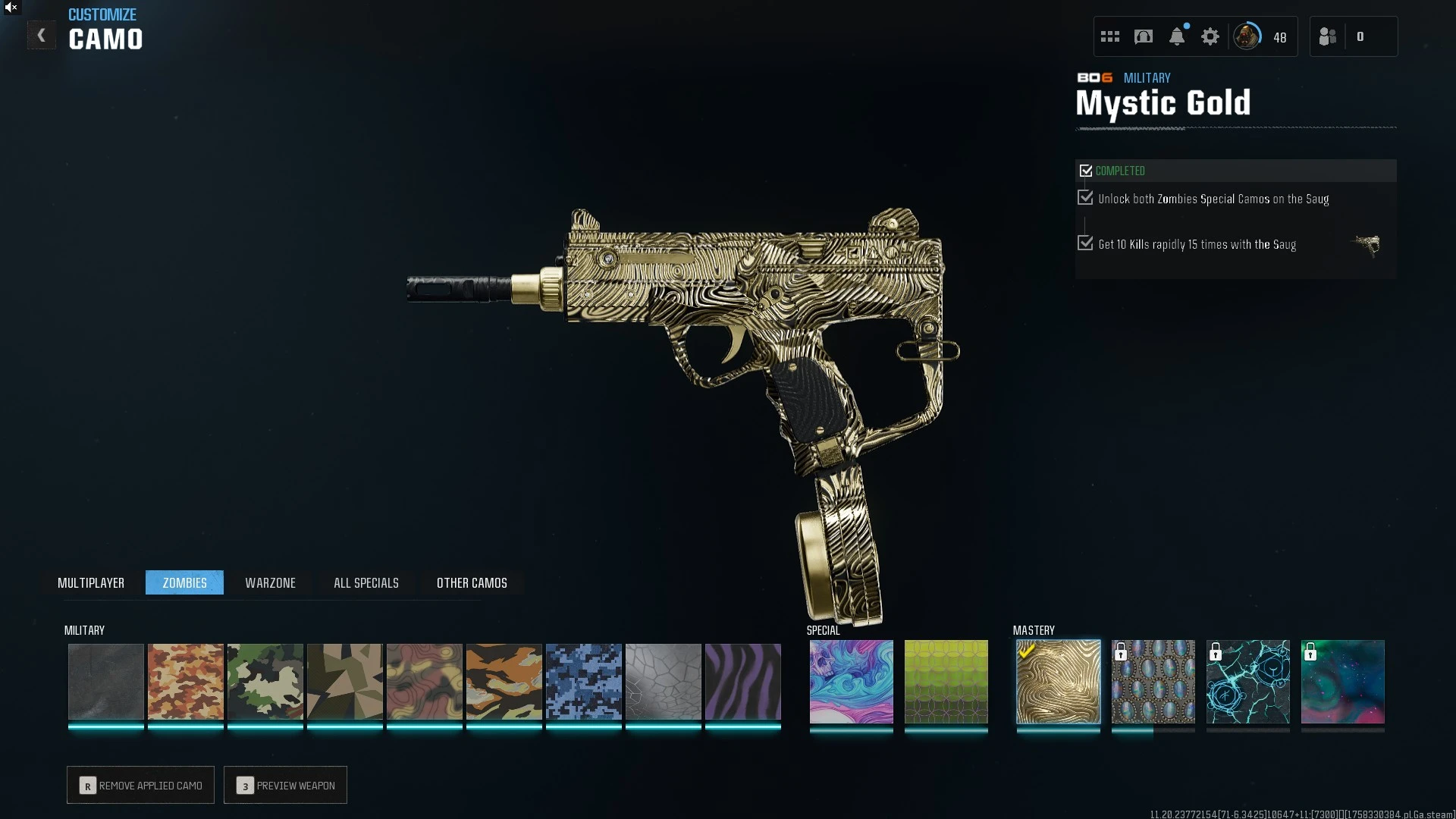Open the Warzone camo tab
Viewport: 1456px width, 819px height.
(270, 582)
